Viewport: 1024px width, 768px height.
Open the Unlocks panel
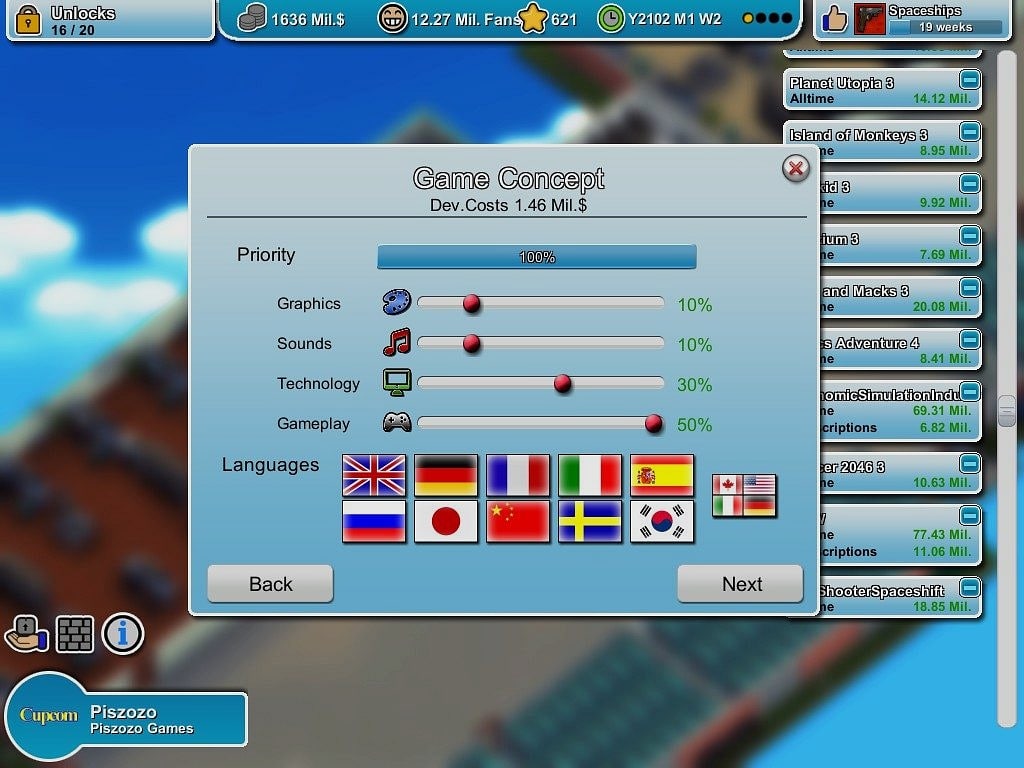(x=110, y=20)
